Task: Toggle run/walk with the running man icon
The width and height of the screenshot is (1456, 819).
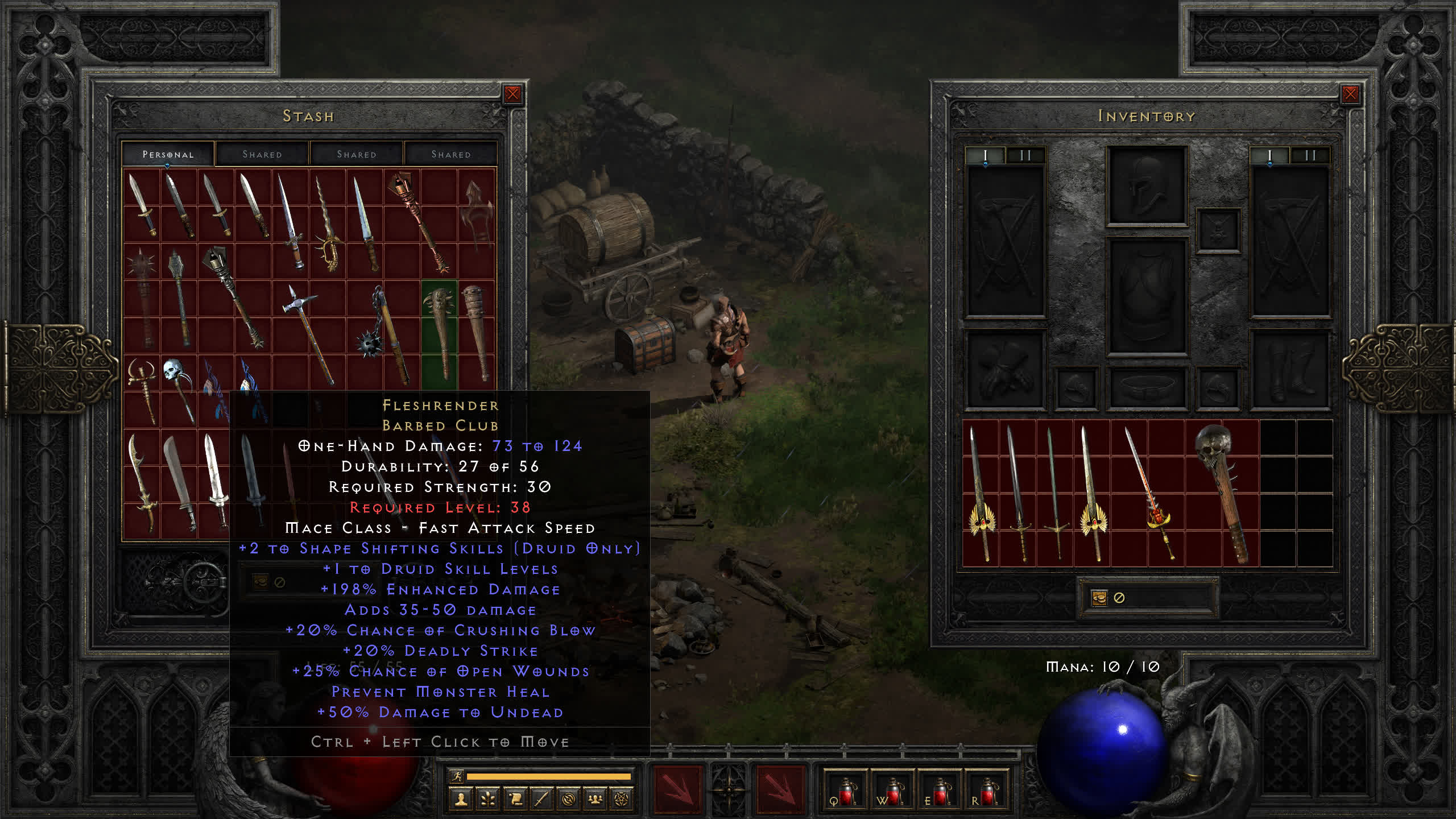Action: 456,776
